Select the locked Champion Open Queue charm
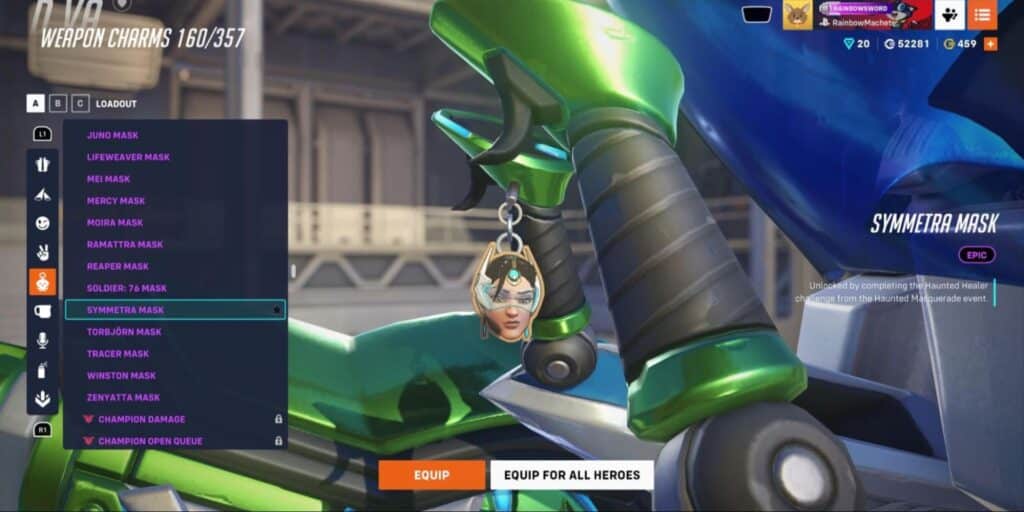 tap(150, 441)
